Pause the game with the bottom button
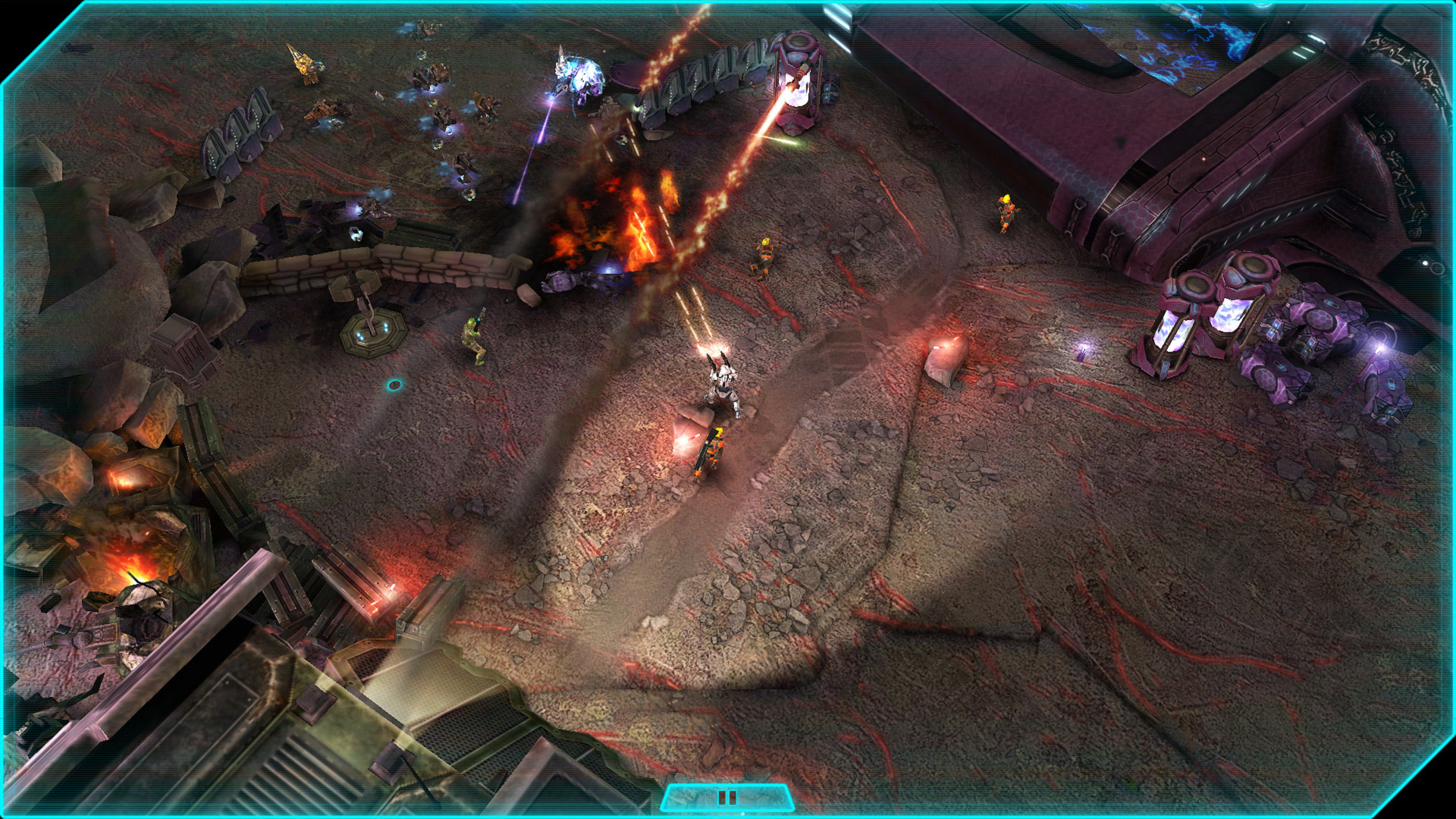This screenshot has width=1456, height=819. click(726, 798)
